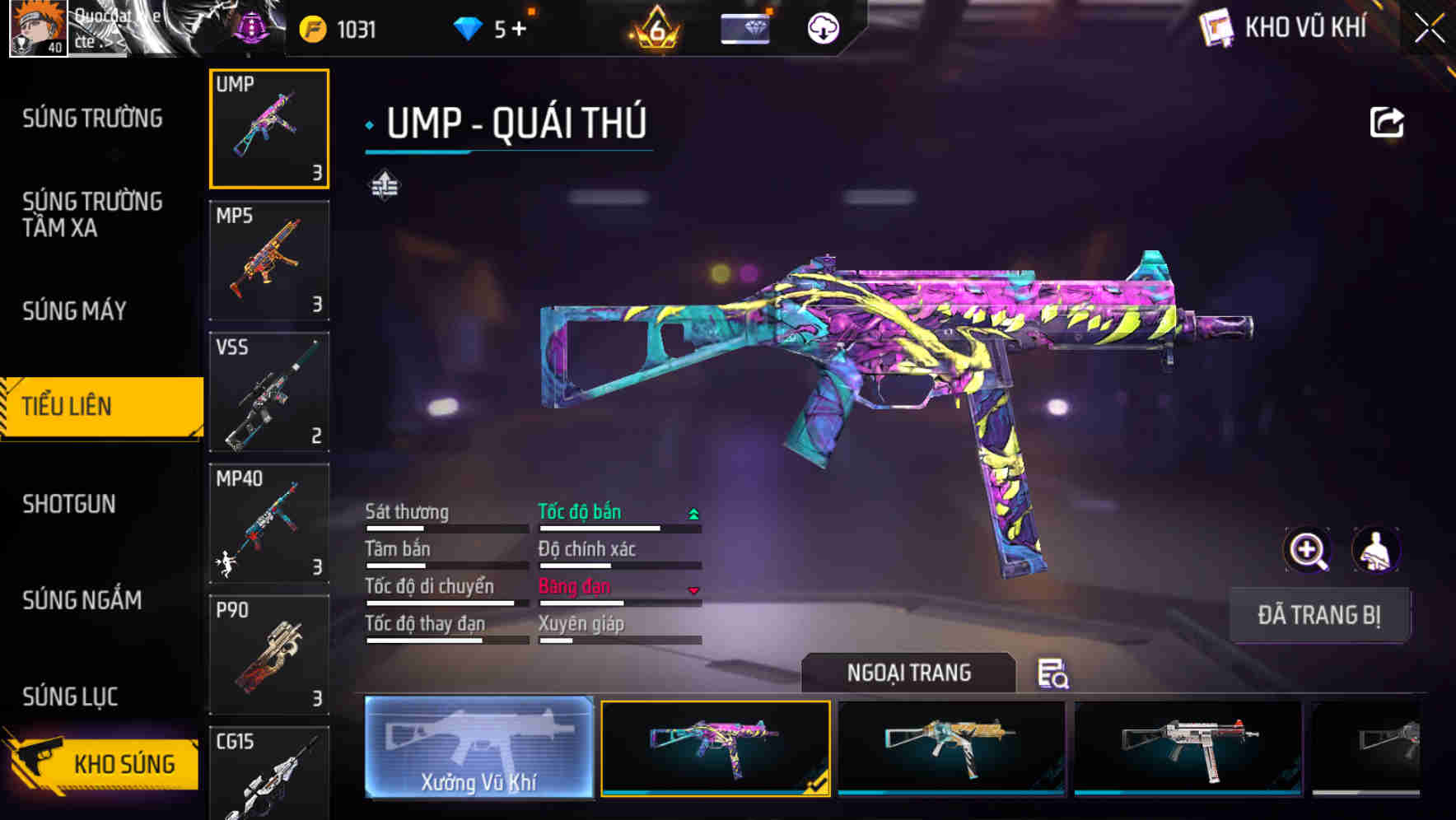Choose the VSS weapon tile

[x=269, y=392]
